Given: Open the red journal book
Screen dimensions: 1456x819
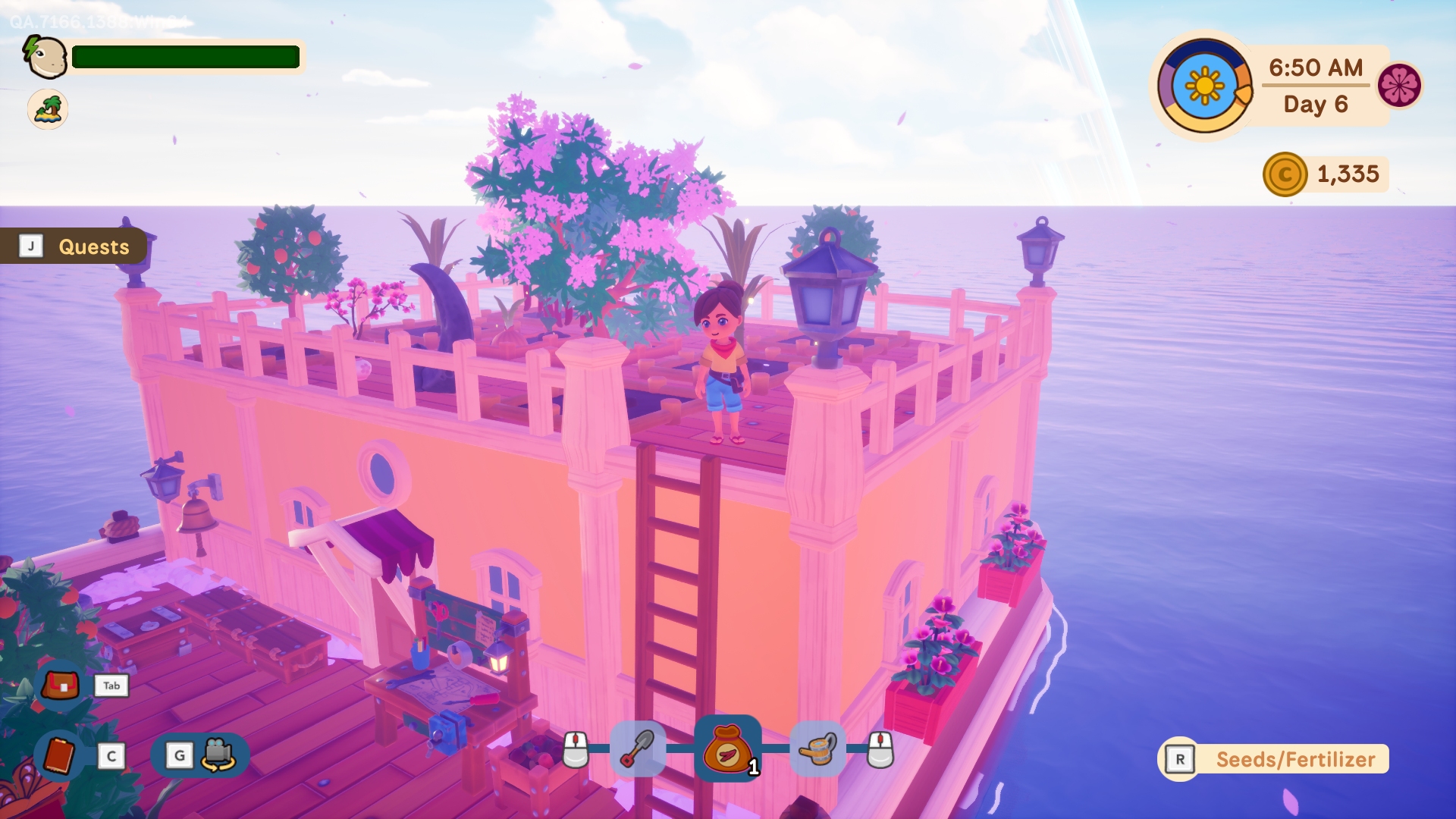Looking at the screenshot, I should coord(60,756).
